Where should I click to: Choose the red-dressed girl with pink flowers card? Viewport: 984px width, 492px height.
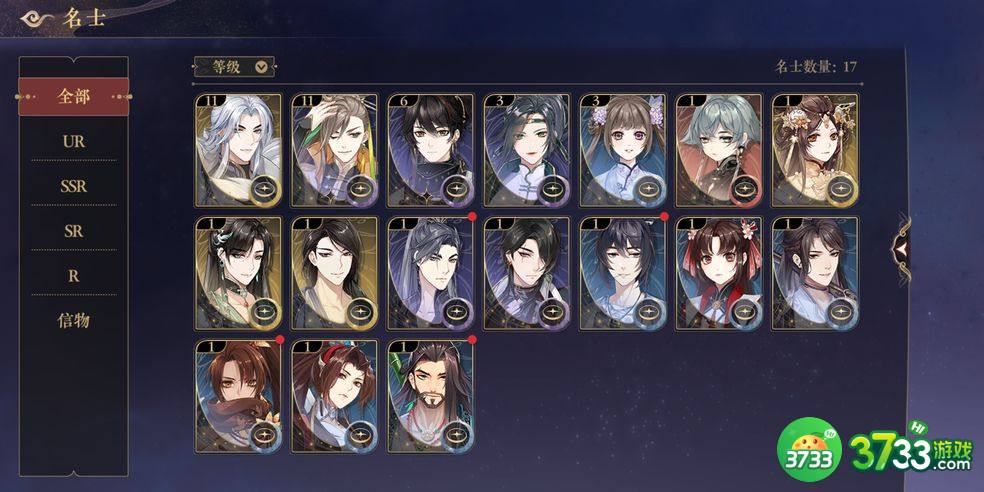click(x=718, y=273)
